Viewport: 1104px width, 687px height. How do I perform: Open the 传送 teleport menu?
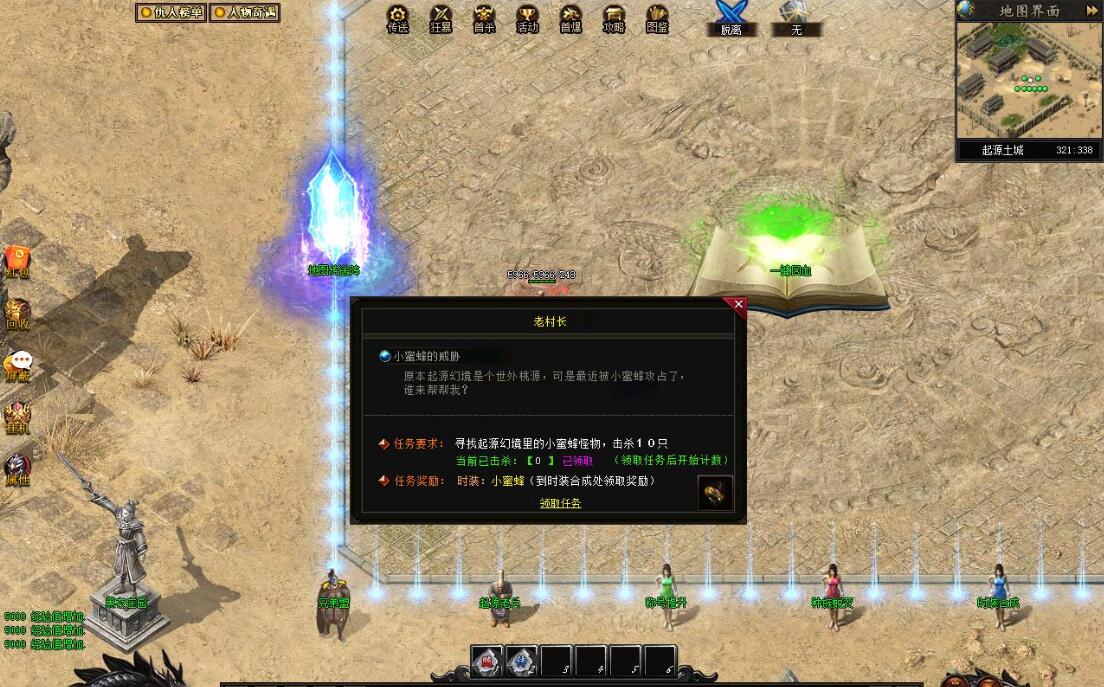tap(398, 18)
